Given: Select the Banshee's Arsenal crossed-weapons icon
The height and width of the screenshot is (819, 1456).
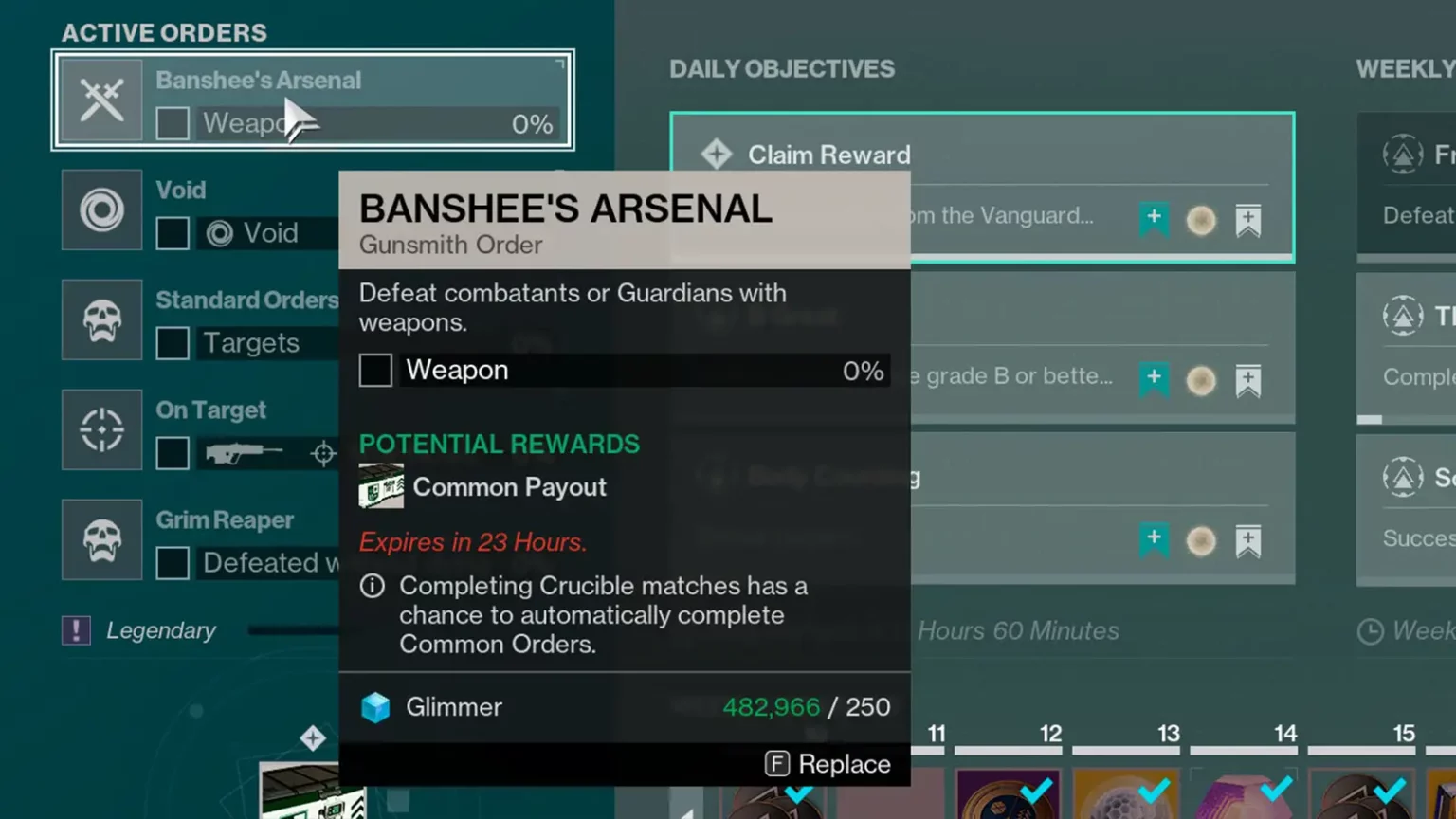Looking at the screenshot, I should (x=101, y=99).
